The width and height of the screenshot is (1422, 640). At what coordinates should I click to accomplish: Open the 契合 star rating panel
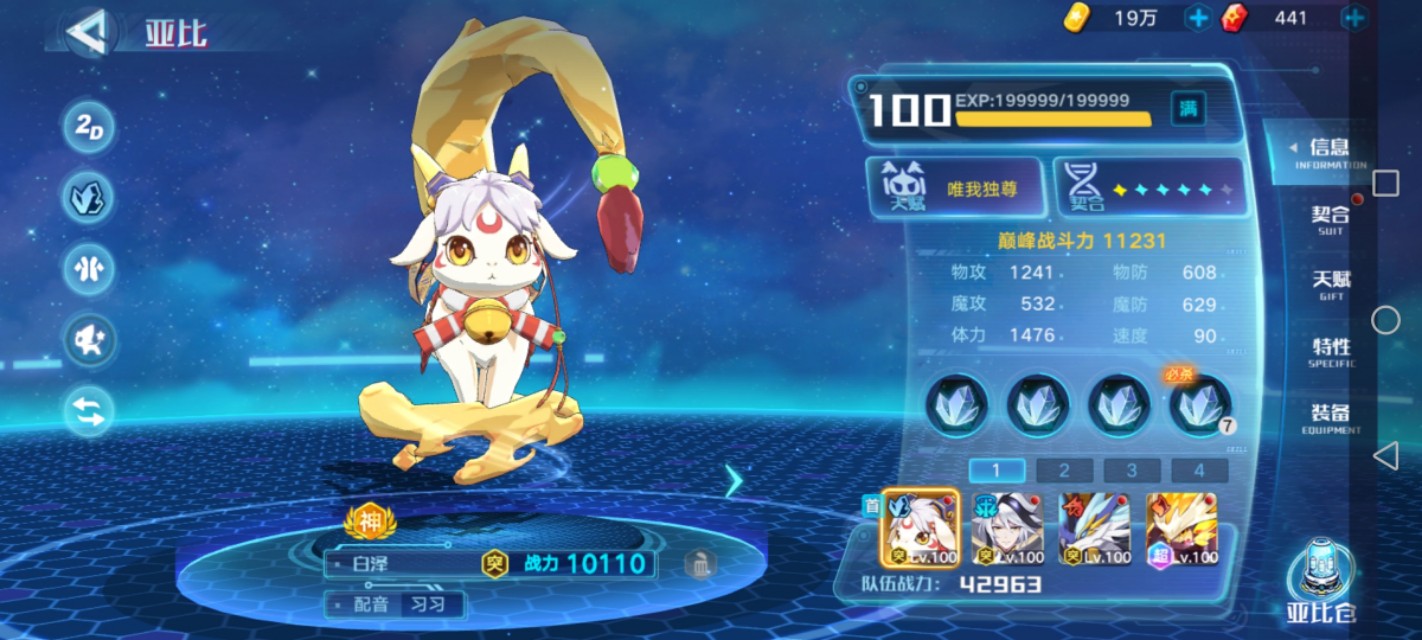1150,188
